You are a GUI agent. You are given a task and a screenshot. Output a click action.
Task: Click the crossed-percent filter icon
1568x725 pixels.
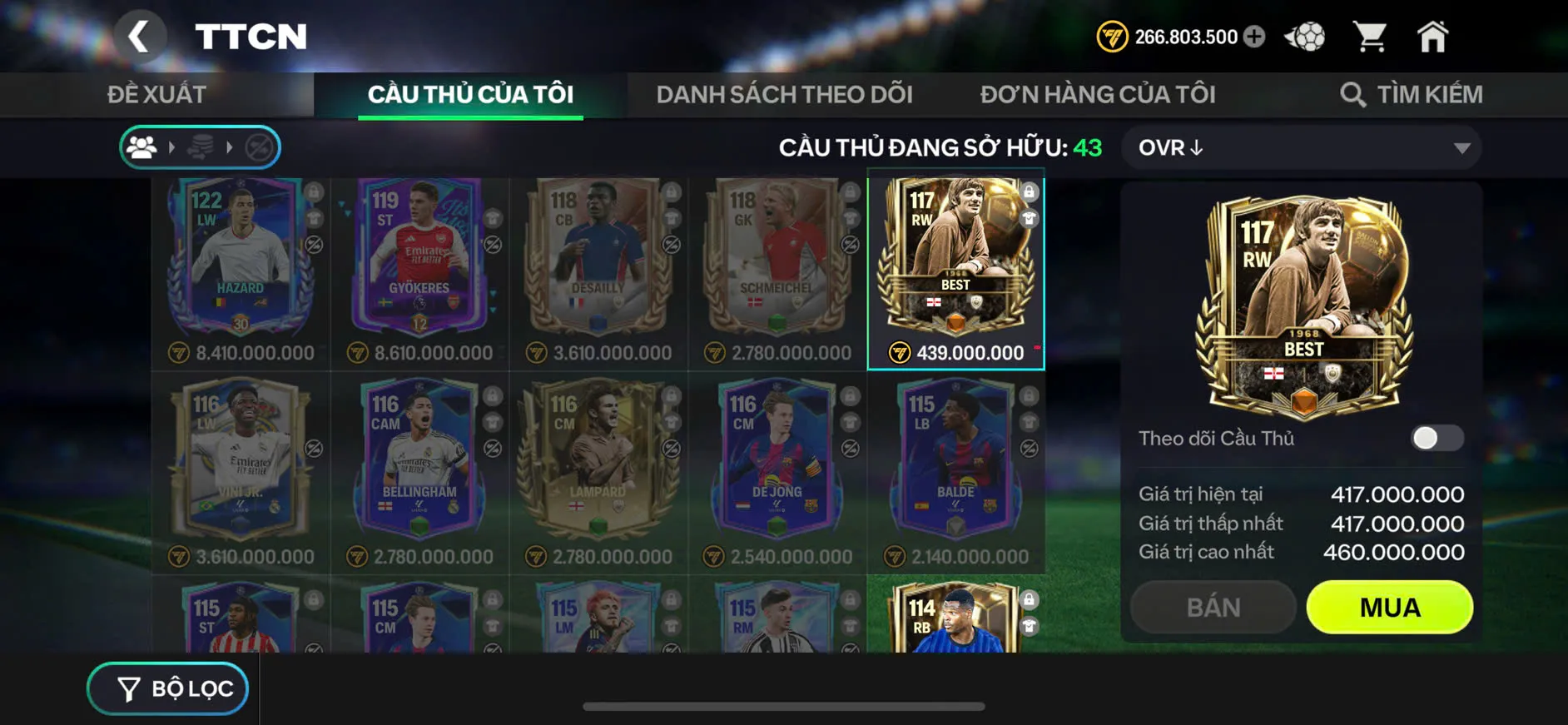(x=258, y=147)
